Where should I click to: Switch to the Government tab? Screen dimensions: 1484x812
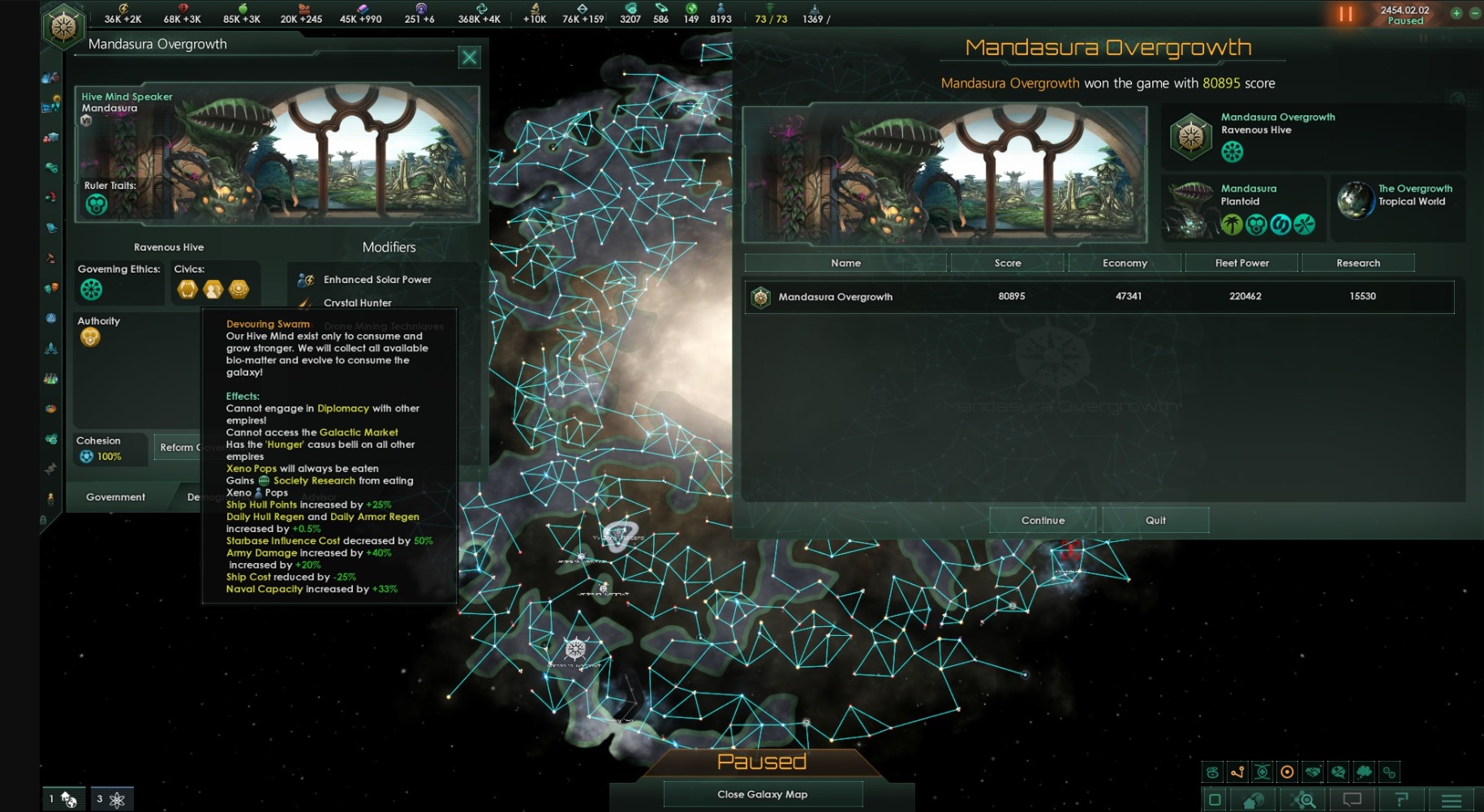tap(114, 496)
